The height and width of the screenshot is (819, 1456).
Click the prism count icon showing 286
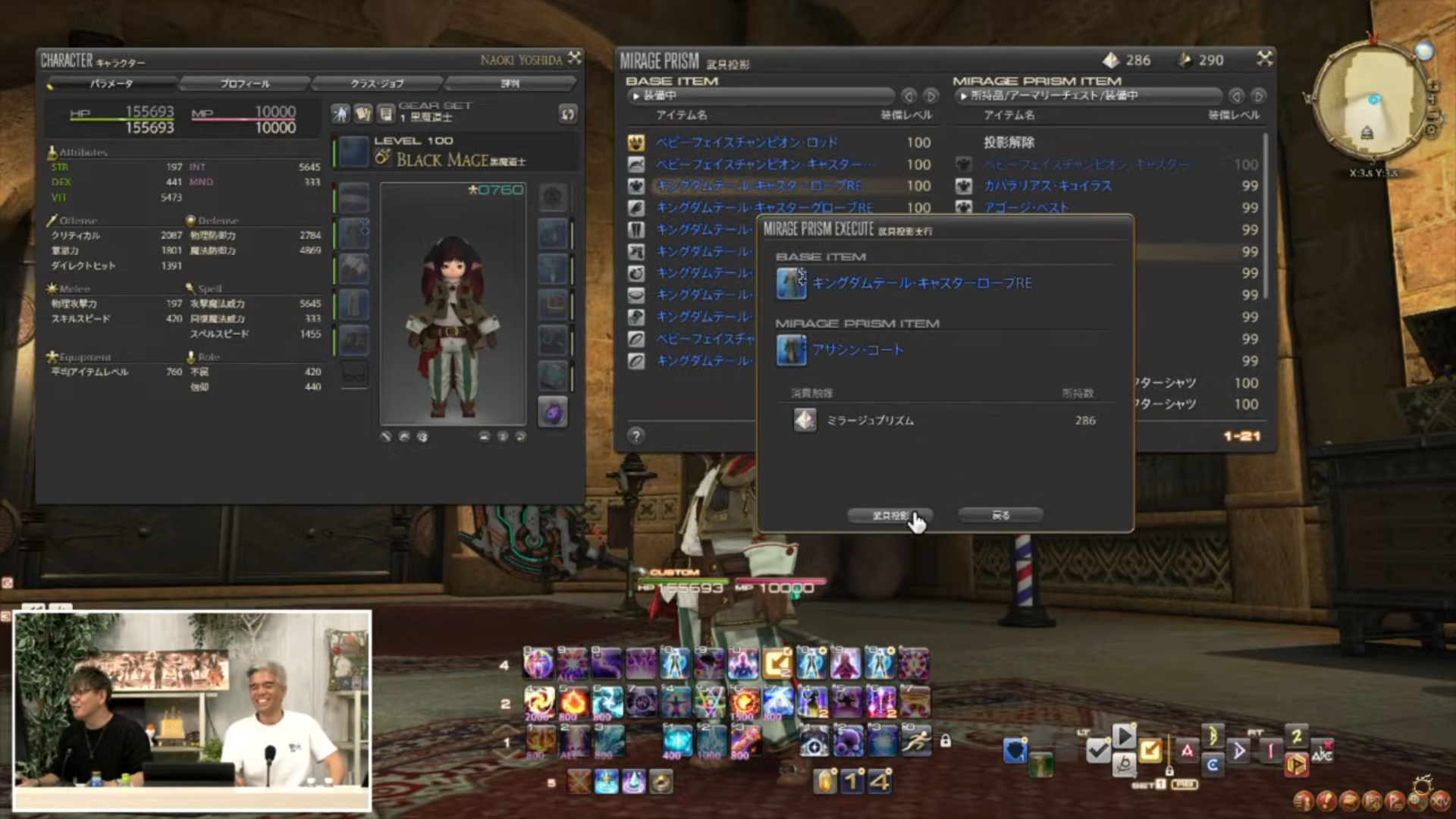point(1112,59)
